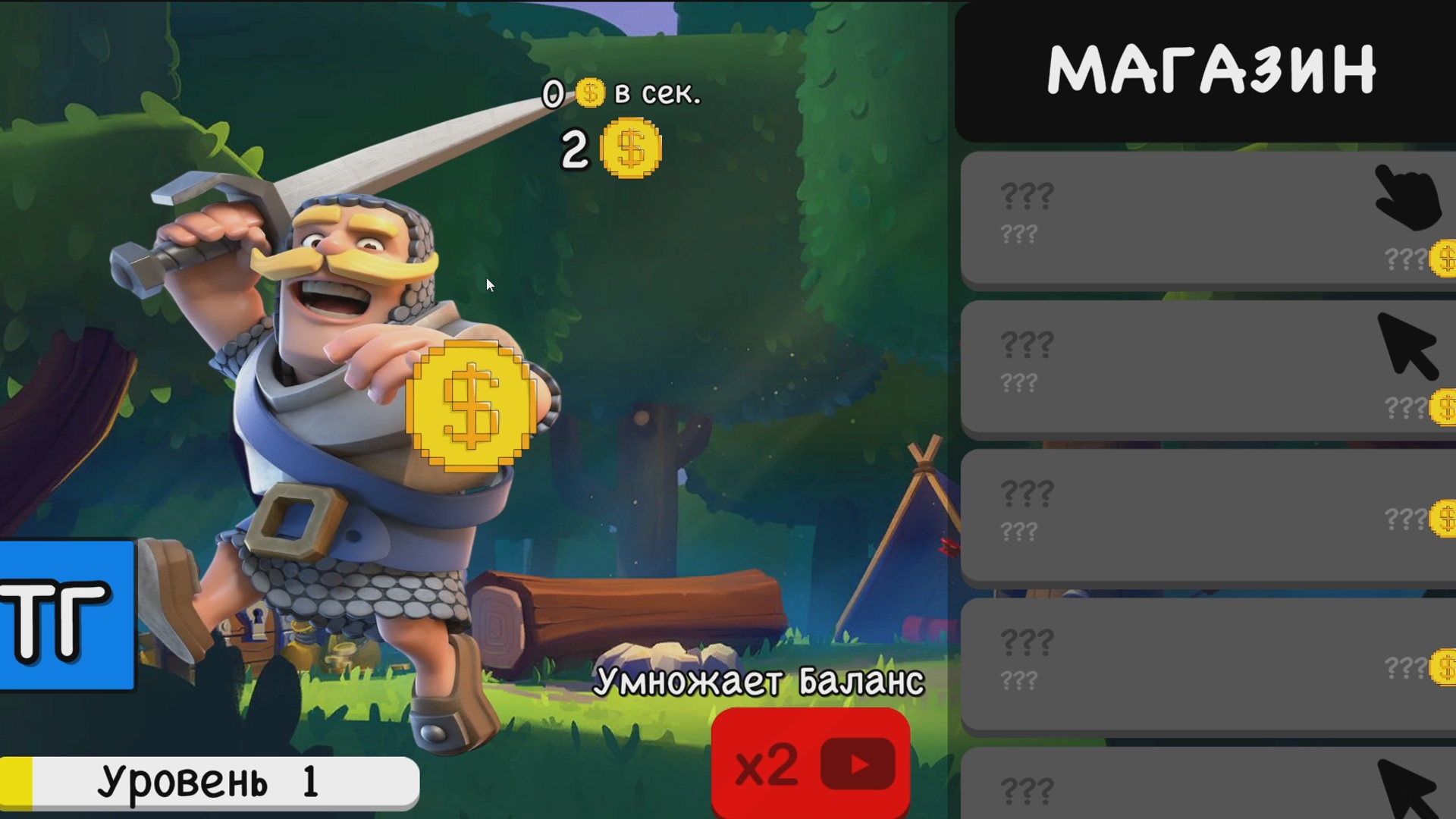Reveal the first ??? upgrade in the shop
Viewport: 1456px width, 819px height.
click(1175, 216)
